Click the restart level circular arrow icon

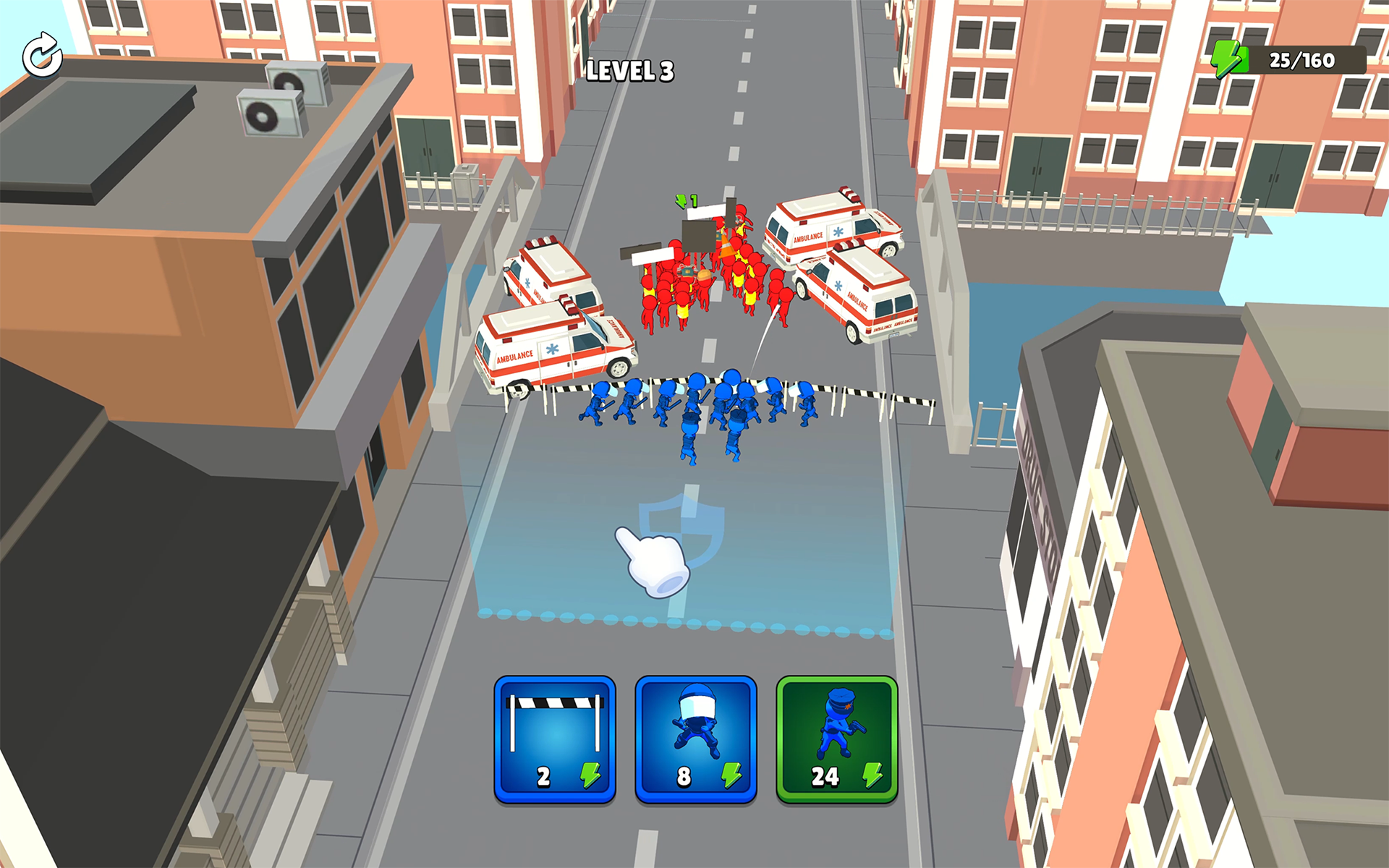(x=42, y=55)
